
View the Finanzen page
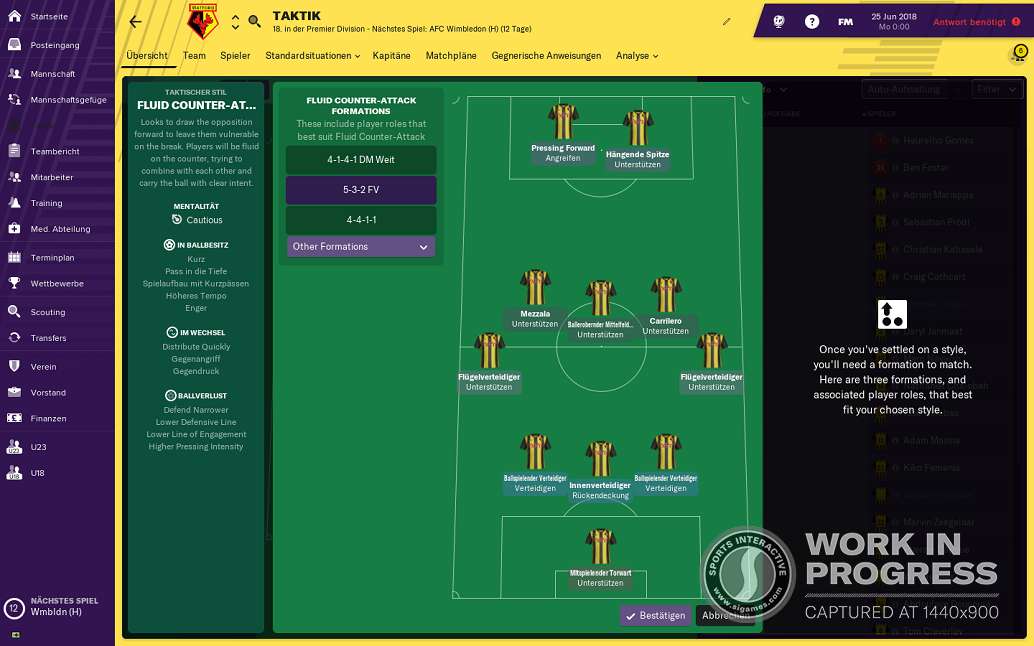(48, 418)
